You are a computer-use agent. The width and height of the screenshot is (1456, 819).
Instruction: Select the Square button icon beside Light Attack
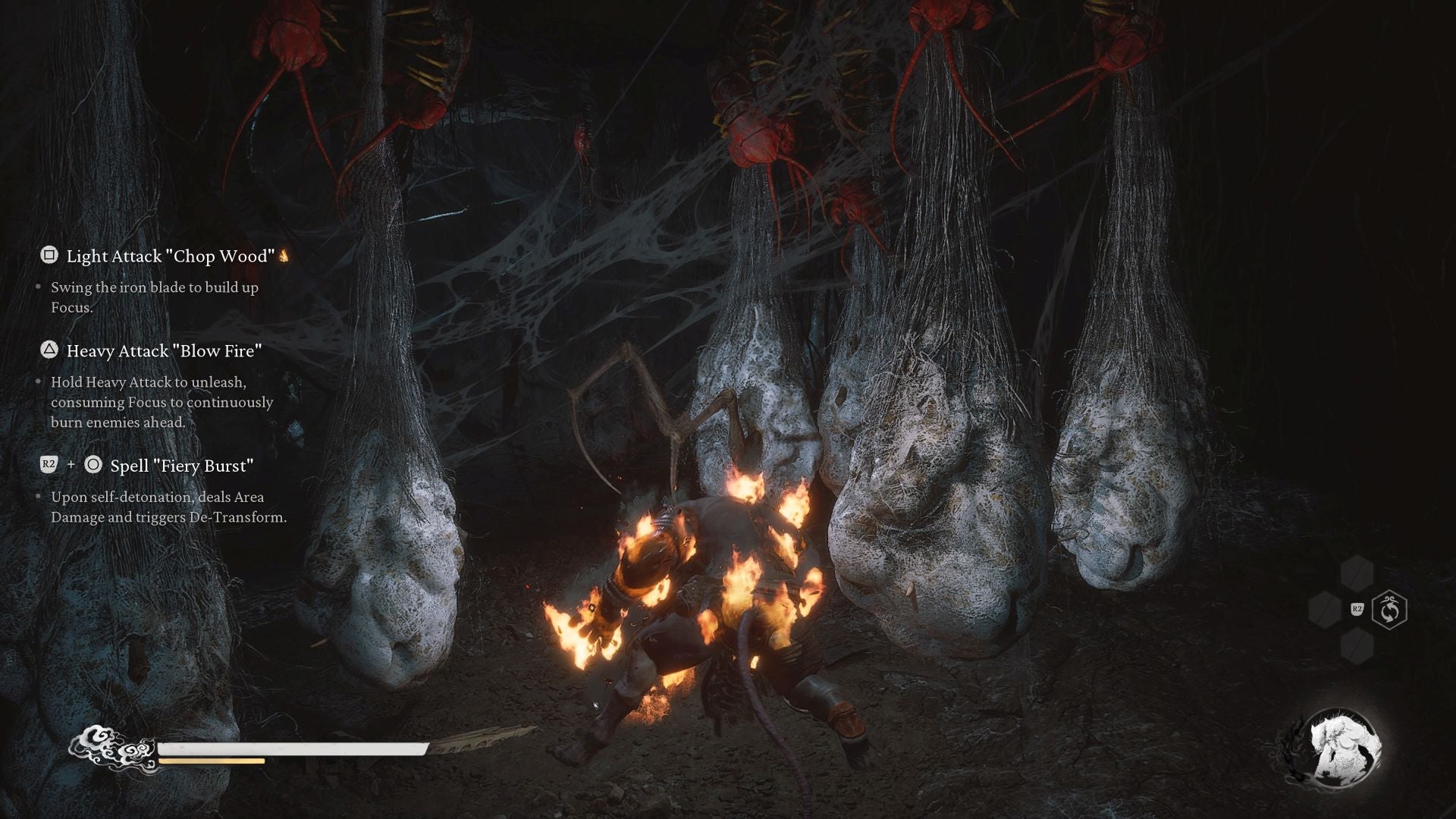[49, 256]
